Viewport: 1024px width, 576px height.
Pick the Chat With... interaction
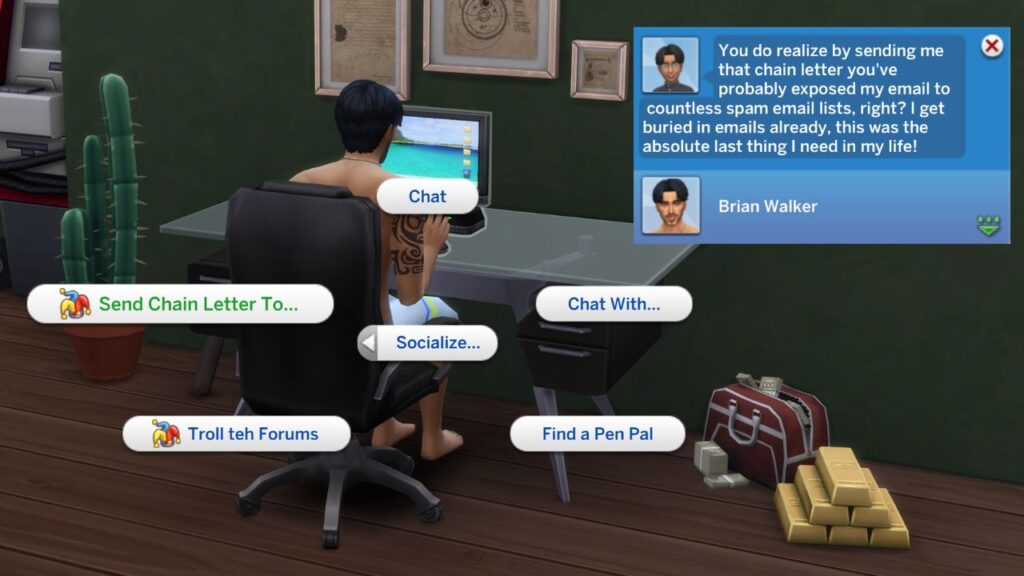pyautogui.click(x=613, y=304)
